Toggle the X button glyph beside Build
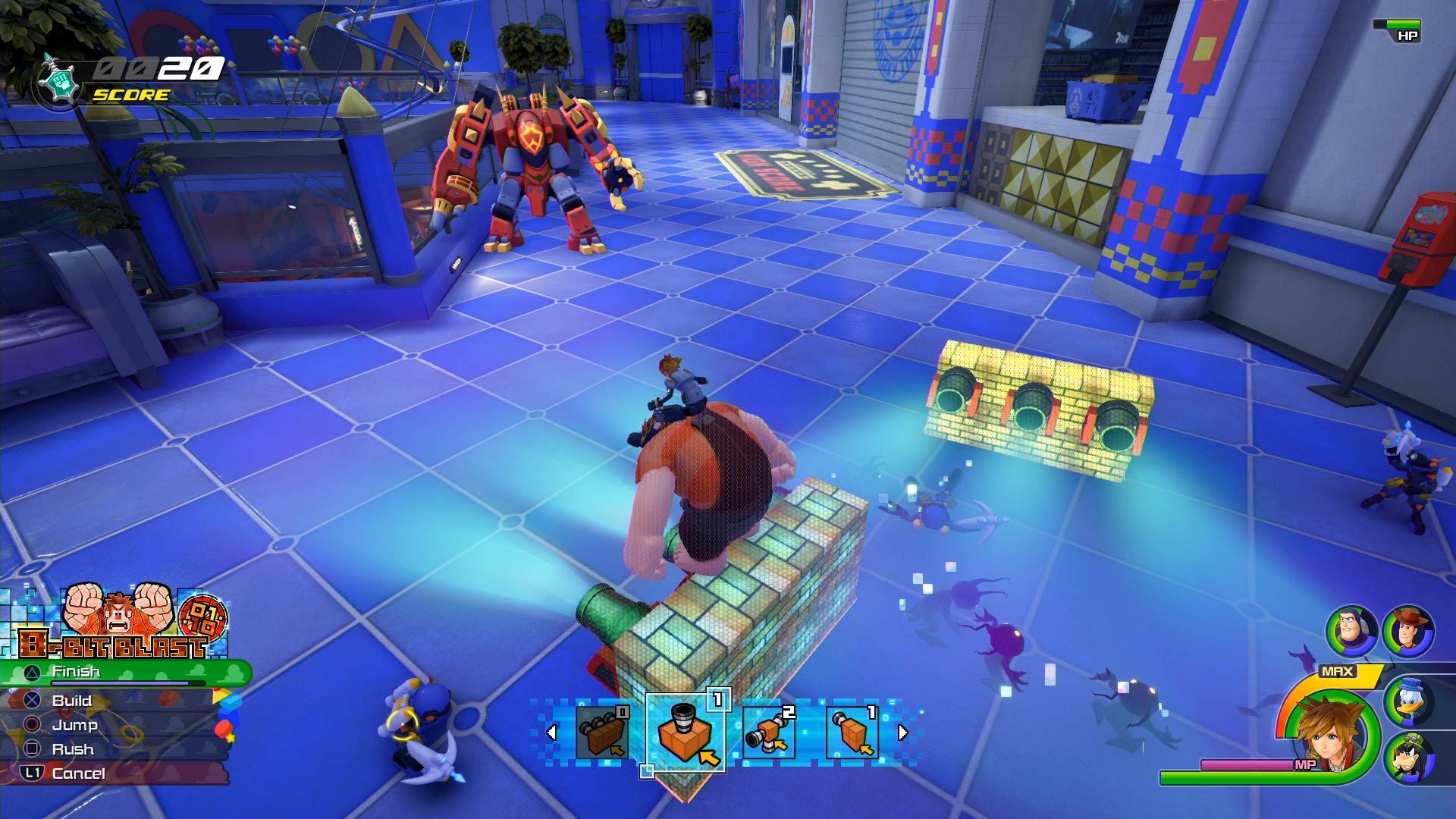Viewport: 1456px width, 819px height. (32, 701)
